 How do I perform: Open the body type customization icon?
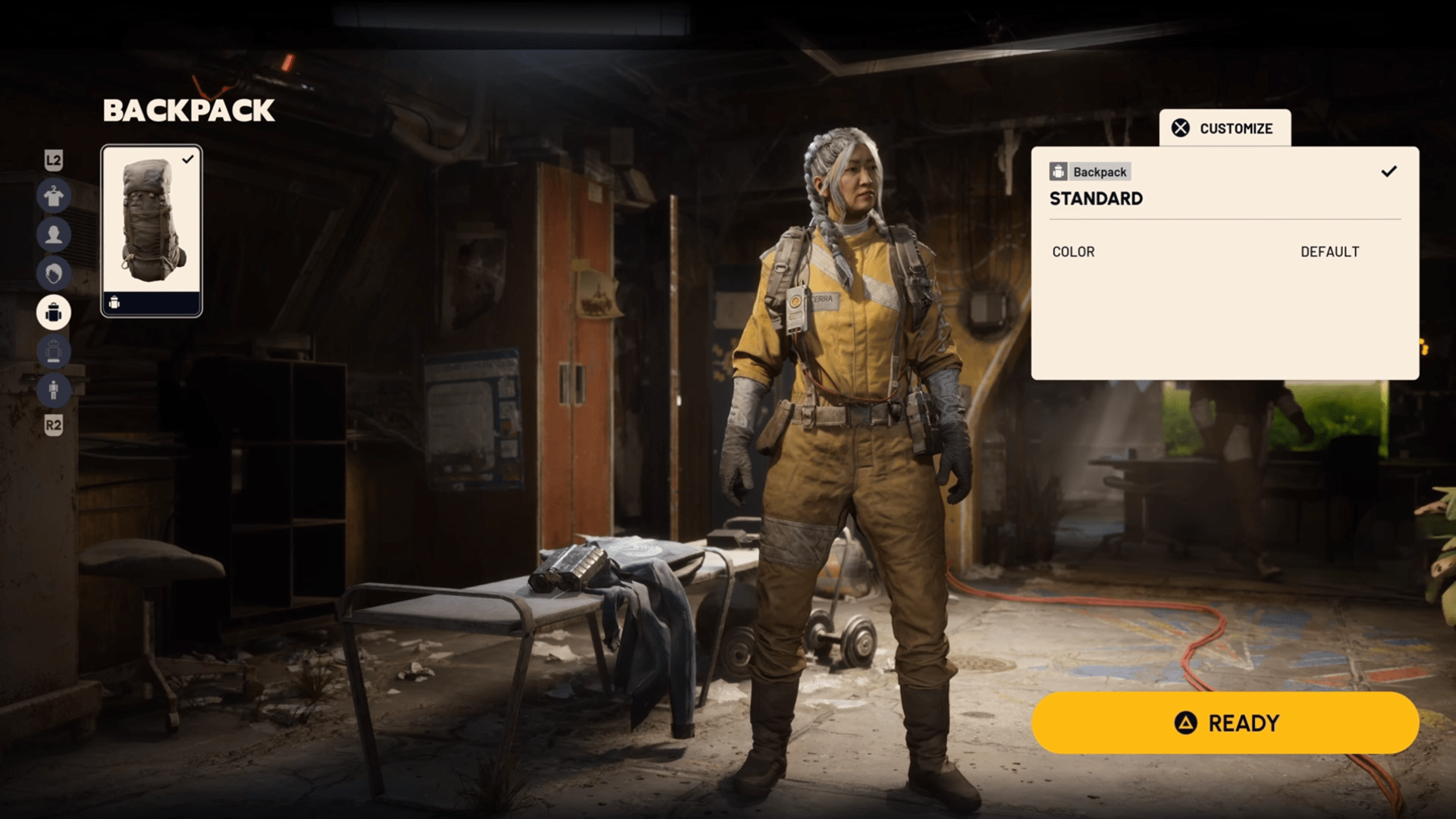(54, 391)
